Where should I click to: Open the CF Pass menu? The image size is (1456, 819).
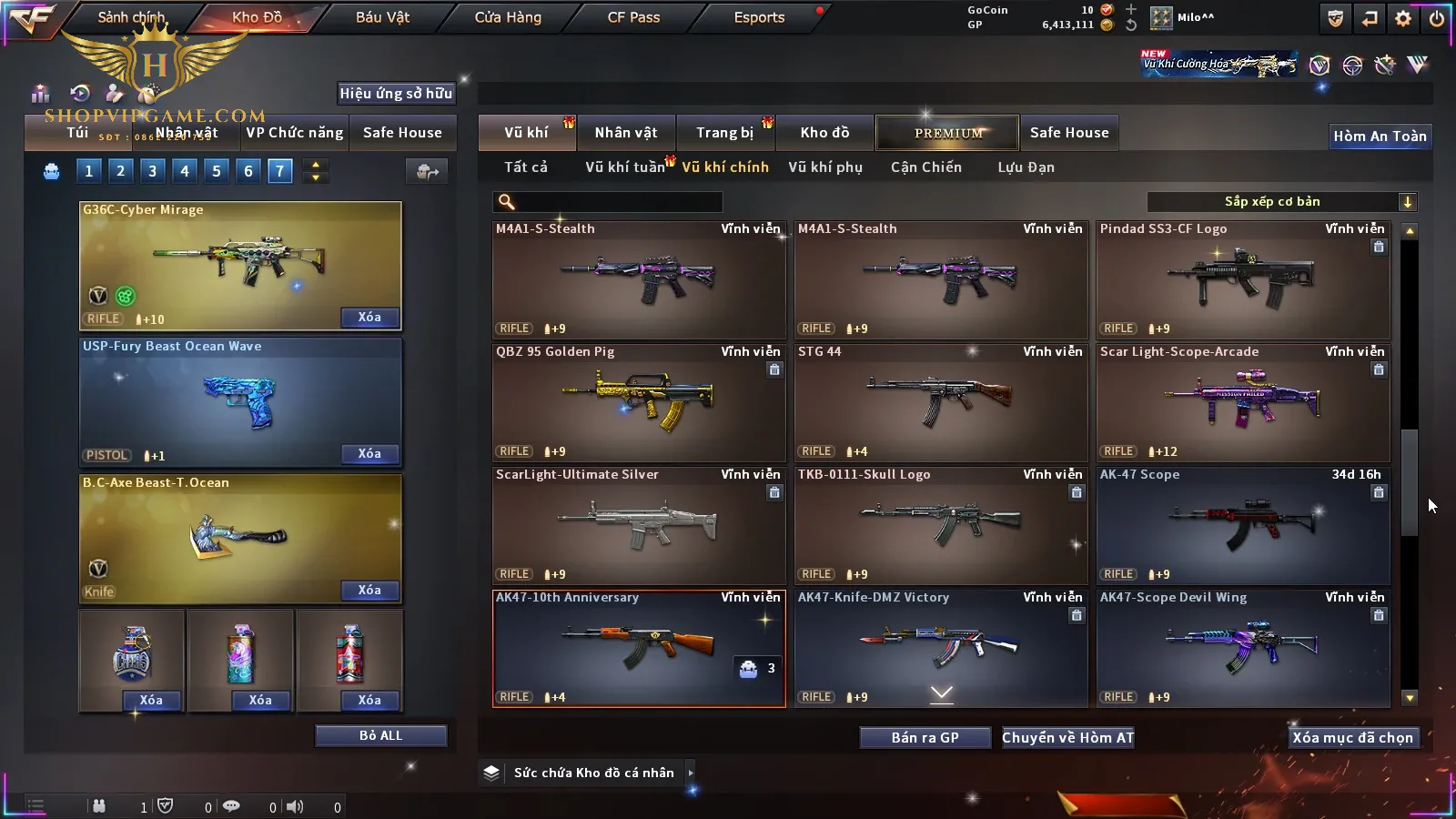[633, 17]
